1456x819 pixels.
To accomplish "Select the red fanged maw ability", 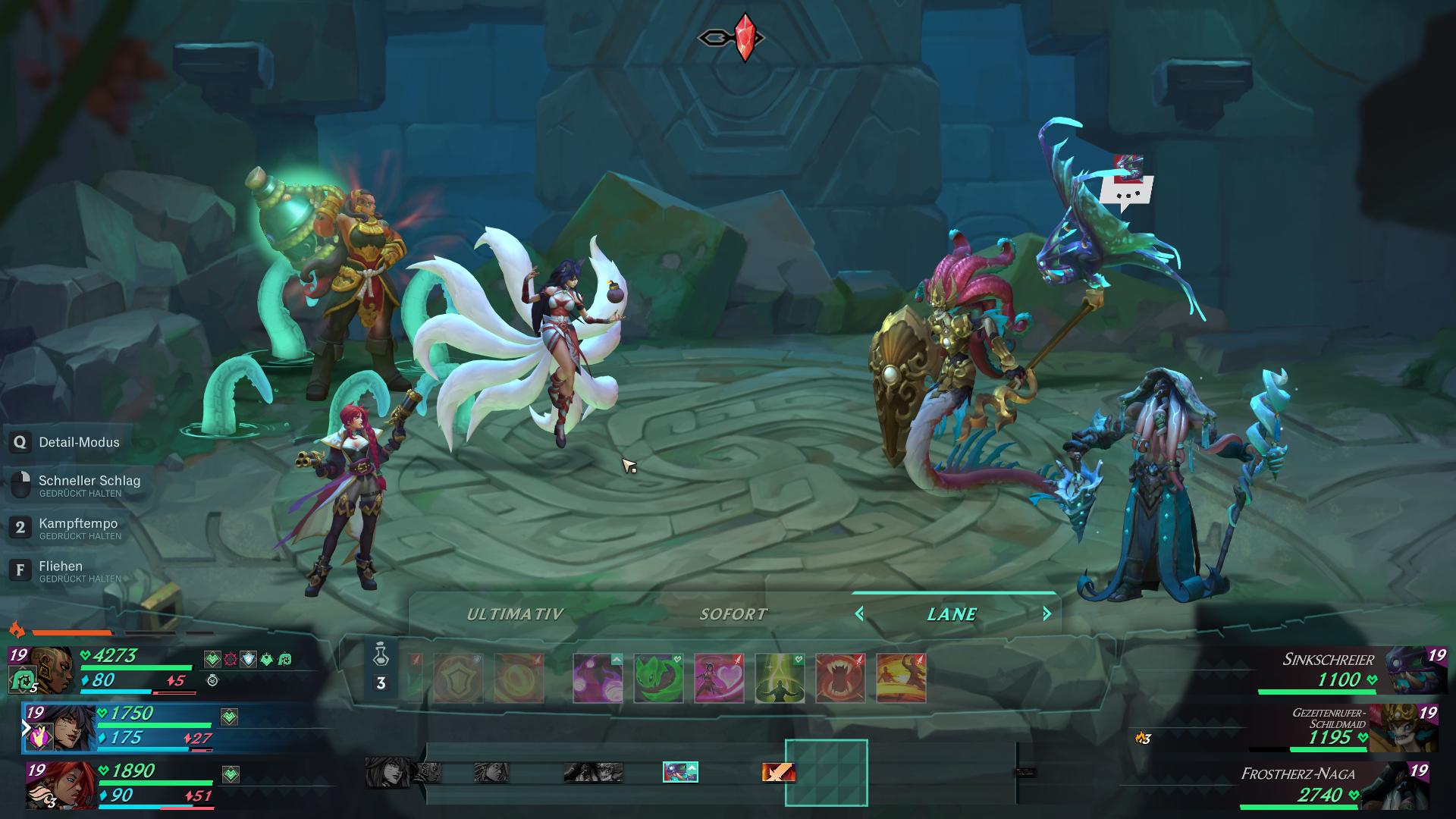I will point(839,677).
